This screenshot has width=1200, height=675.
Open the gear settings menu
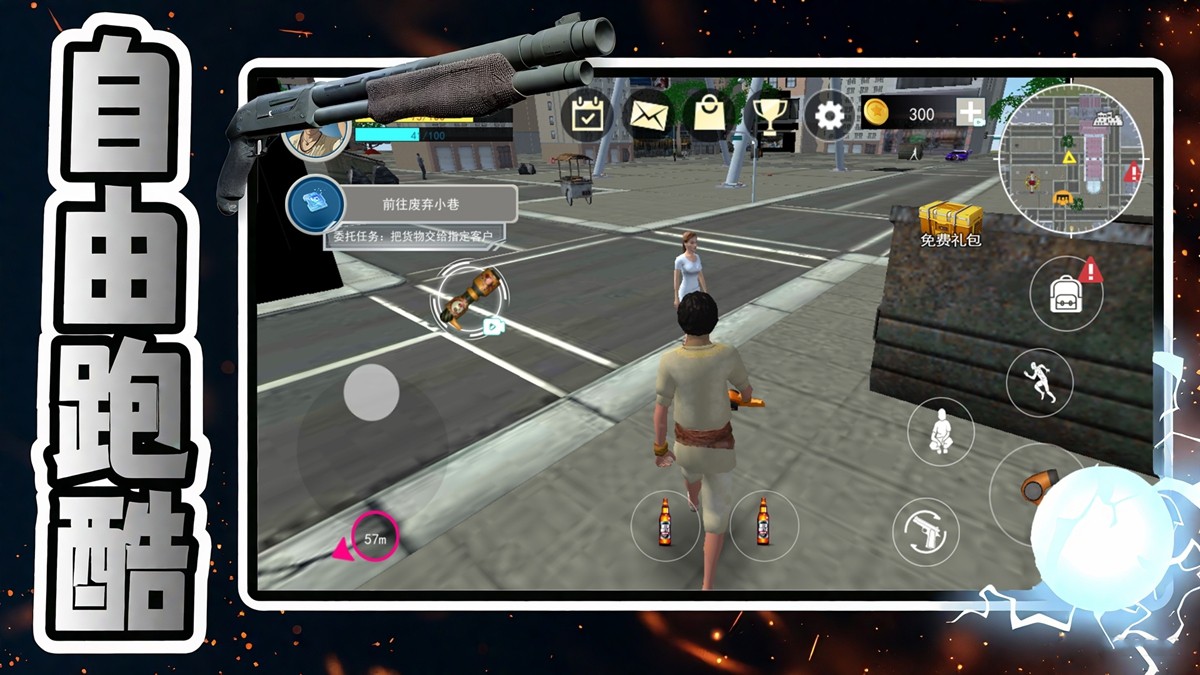click(x=829, y=116)
